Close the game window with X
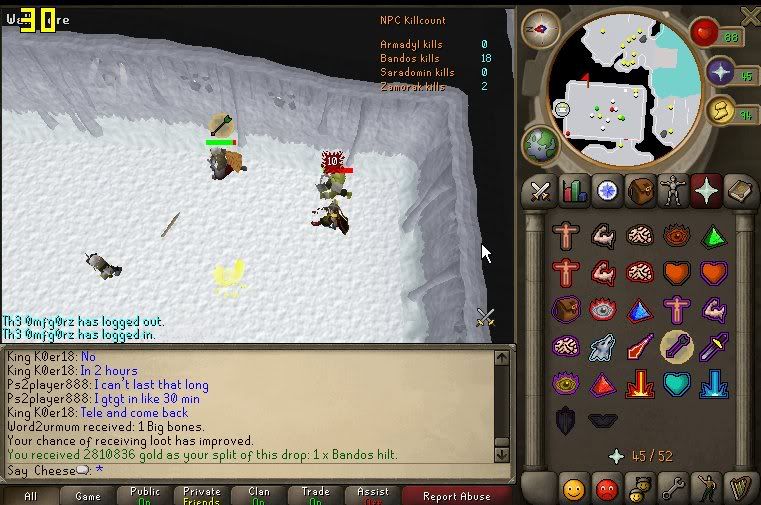 749,14
